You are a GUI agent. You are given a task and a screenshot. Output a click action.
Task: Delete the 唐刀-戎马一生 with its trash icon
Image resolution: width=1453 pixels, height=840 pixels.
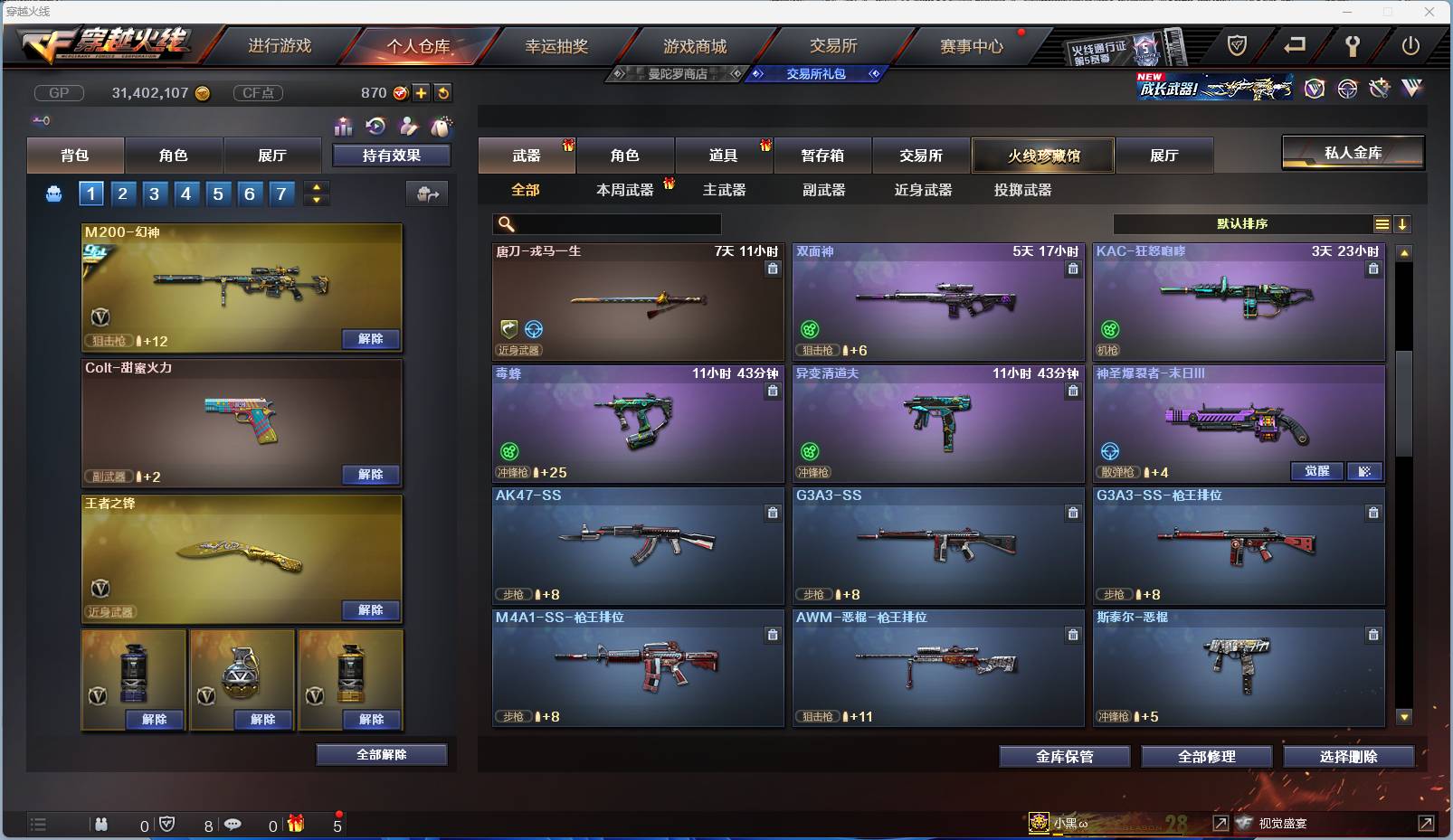pyautogui.click(x=772, y=269)
